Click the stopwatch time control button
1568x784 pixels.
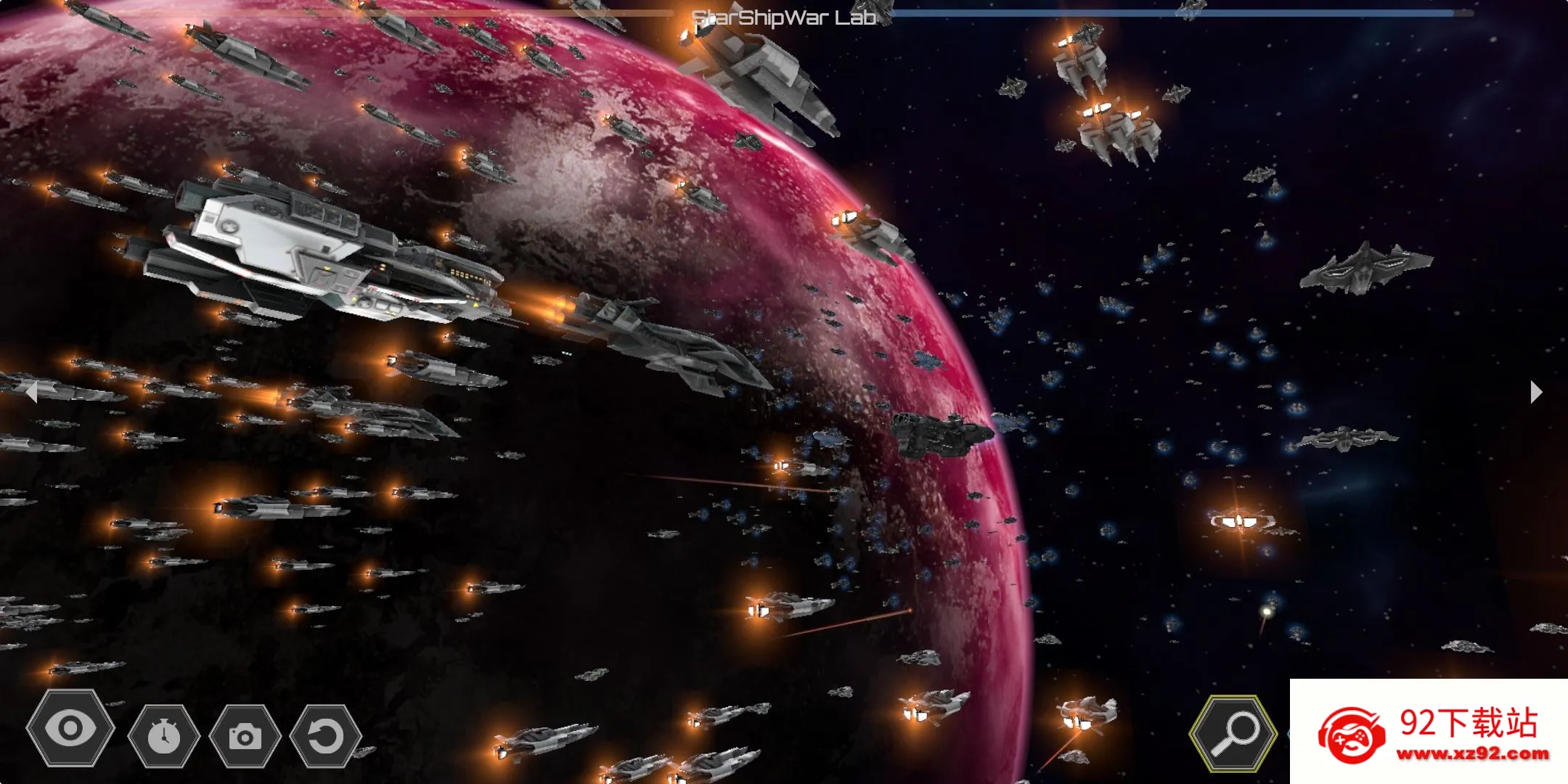(164, 736)
